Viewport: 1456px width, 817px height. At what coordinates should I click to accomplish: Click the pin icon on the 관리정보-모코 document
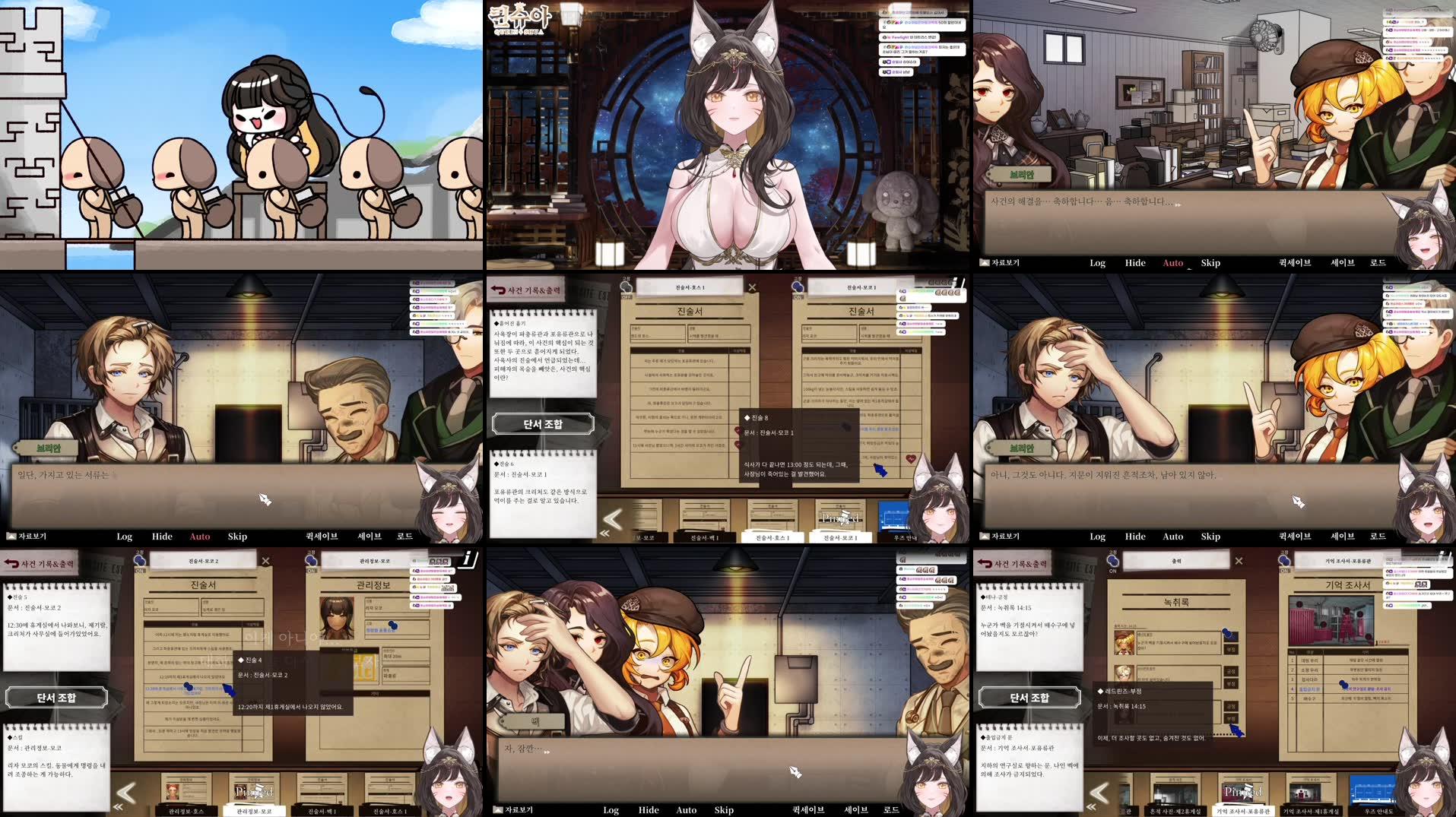pyautogui.click(x=311, y=560)
